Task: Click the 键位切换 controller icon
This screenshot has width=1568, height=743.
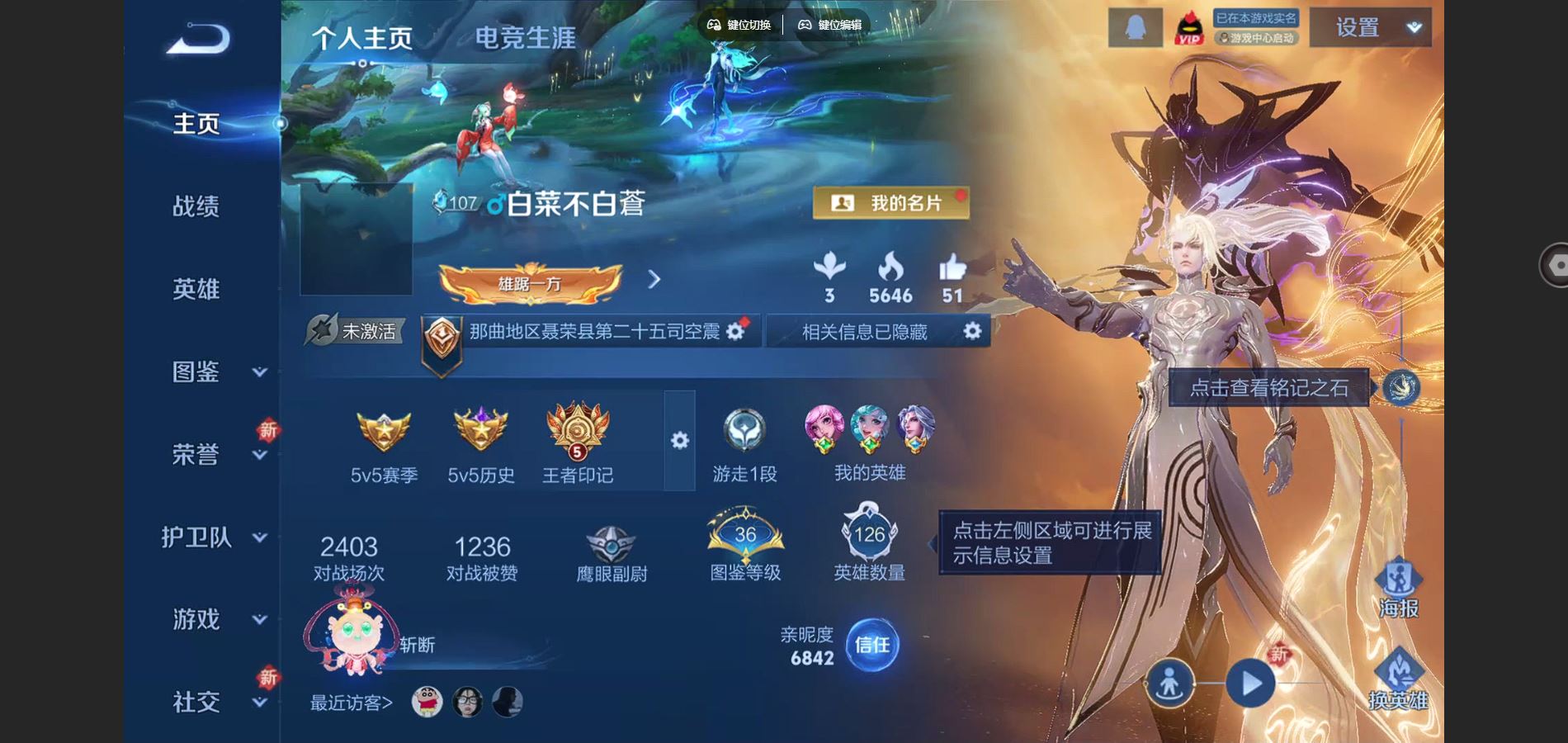Action: click(715, 26)
